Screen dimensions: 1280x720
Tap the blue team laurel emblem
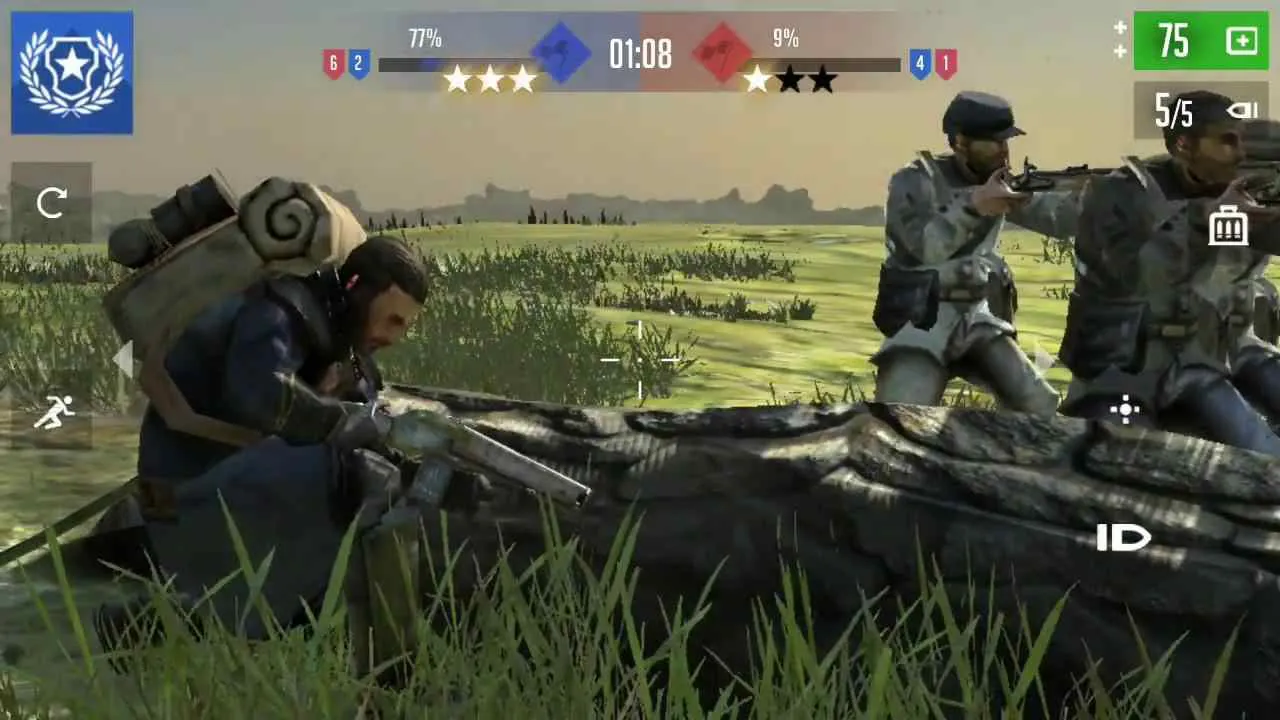point(71,70)
